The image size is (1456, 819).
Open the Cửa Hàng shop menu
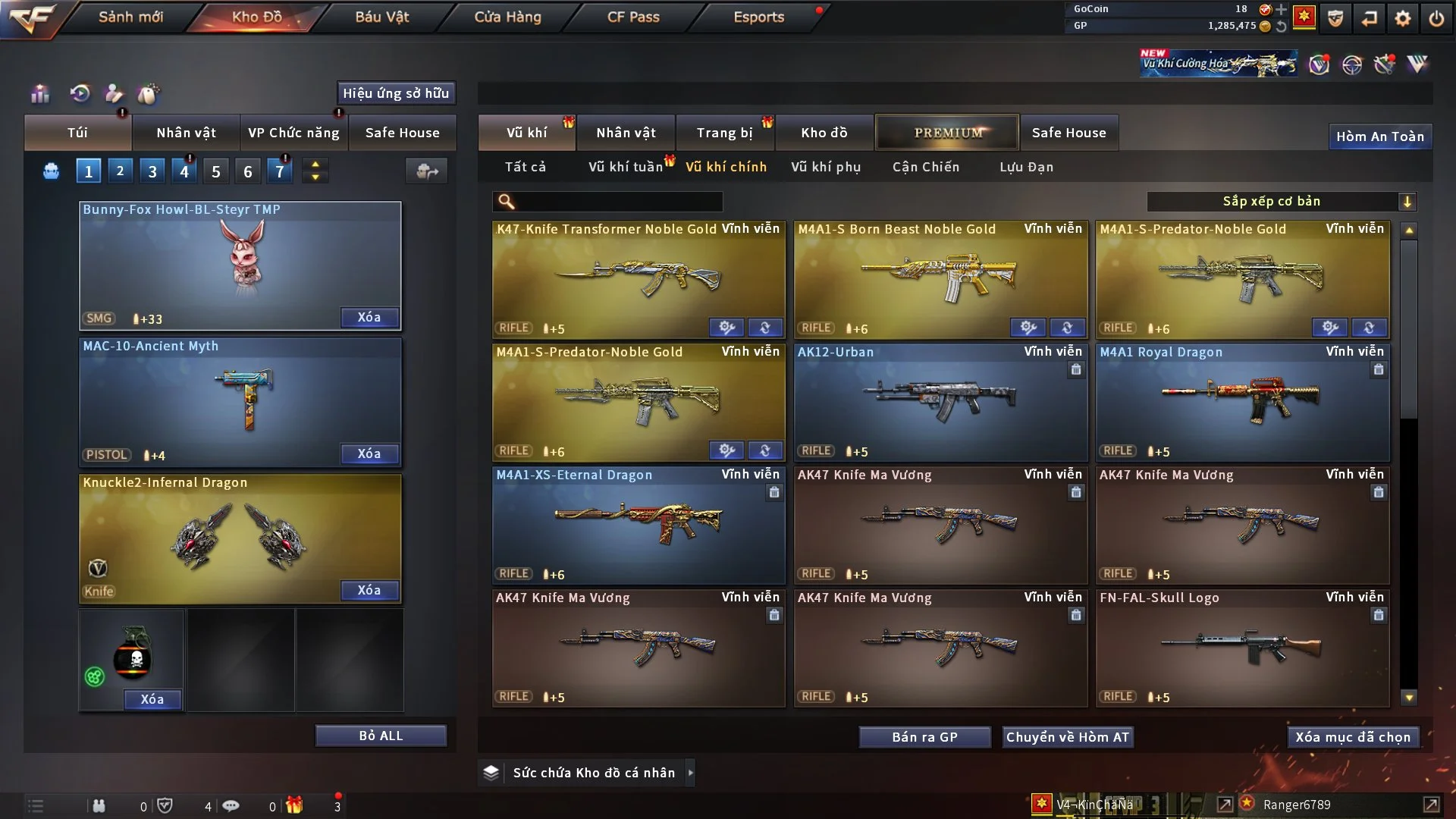coord(507,17)
